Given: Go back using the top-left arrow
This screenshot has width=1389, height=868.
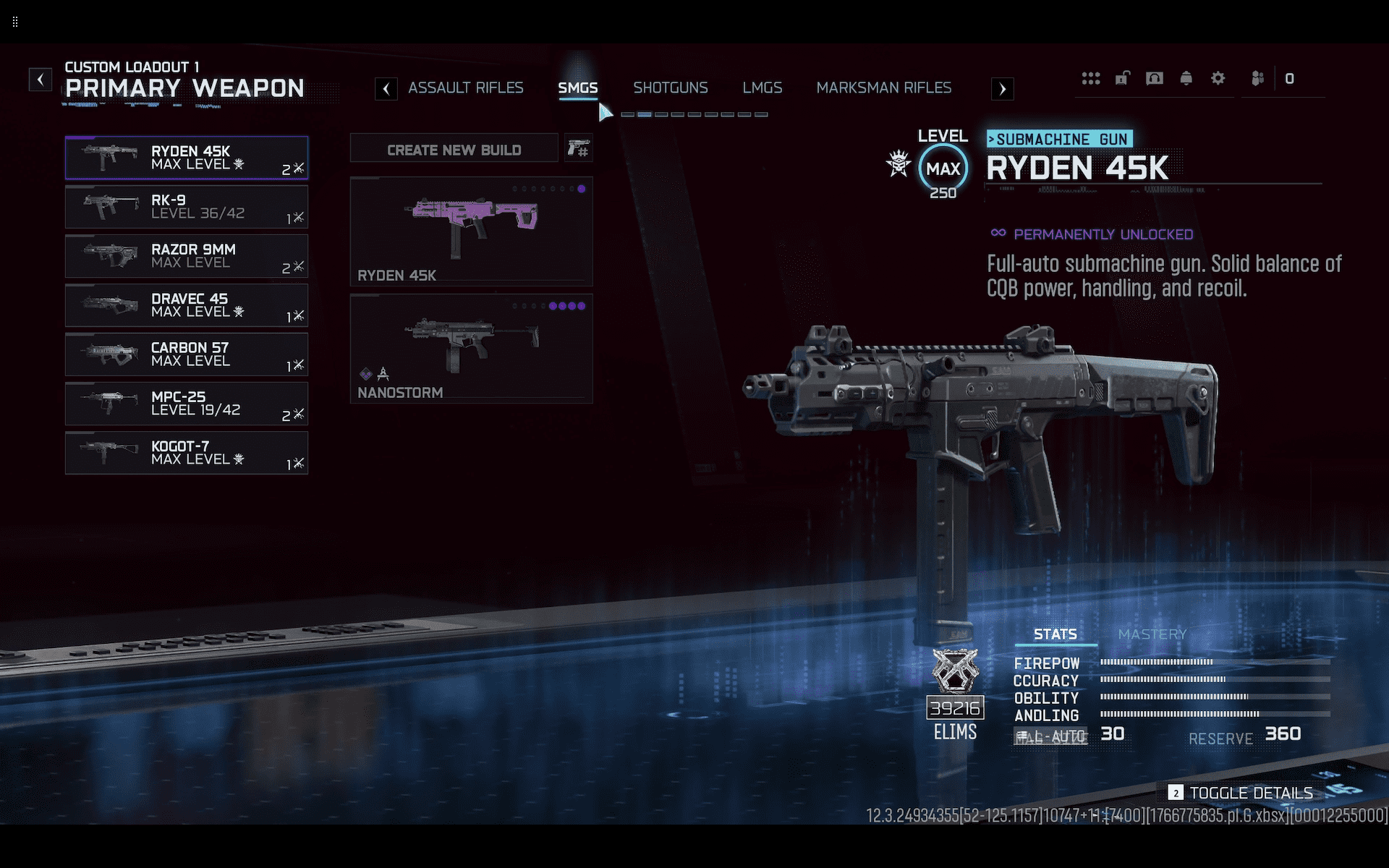Looking at the screenshot, I should point(41,79).
